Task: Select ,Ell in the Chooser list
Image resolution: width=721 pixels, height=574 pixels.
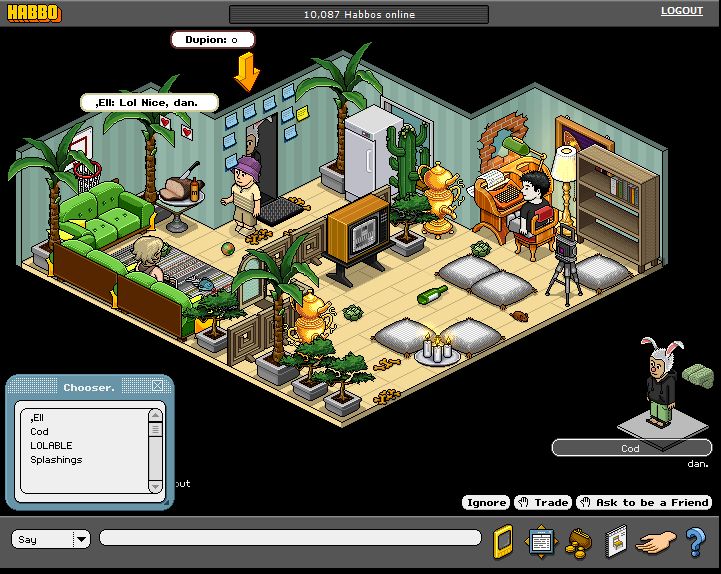Action: [x=37, y=417]
